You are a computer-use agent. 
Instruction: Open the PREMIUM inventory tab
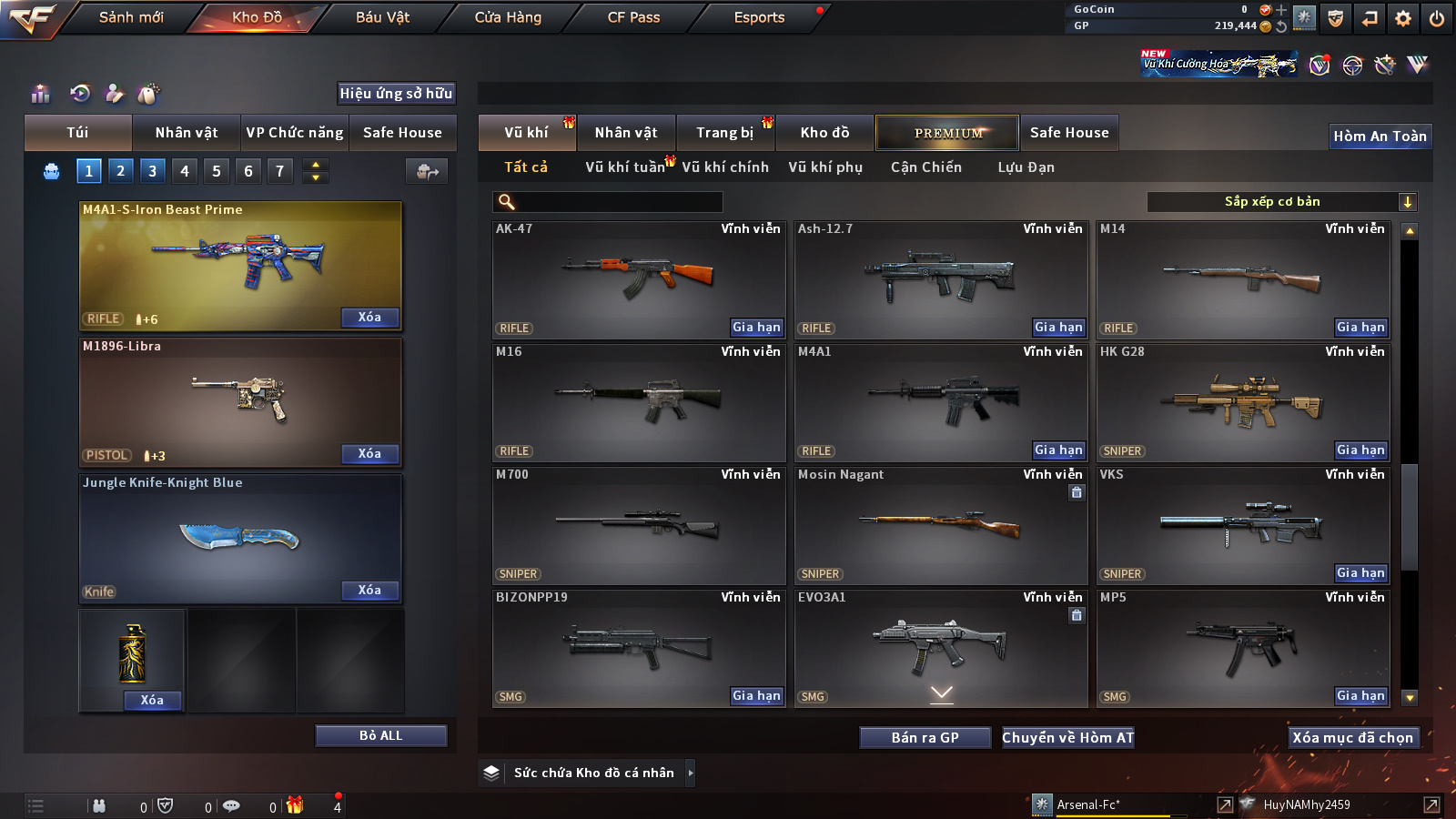[x=947, y=133]
